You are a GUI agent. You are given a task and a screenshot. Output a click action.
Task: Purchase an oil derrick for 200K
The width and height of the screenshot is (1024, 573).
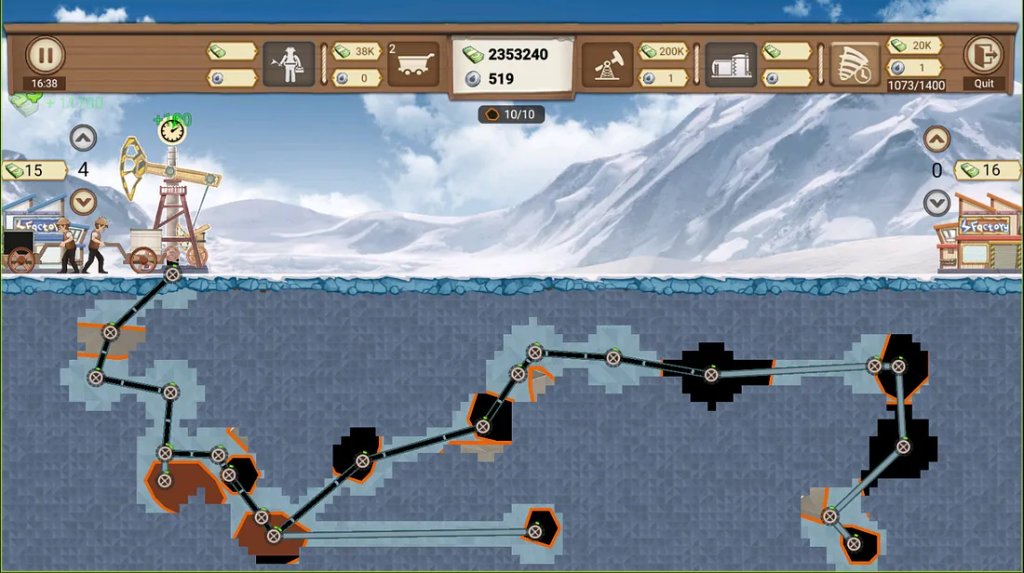coord(607,64)
